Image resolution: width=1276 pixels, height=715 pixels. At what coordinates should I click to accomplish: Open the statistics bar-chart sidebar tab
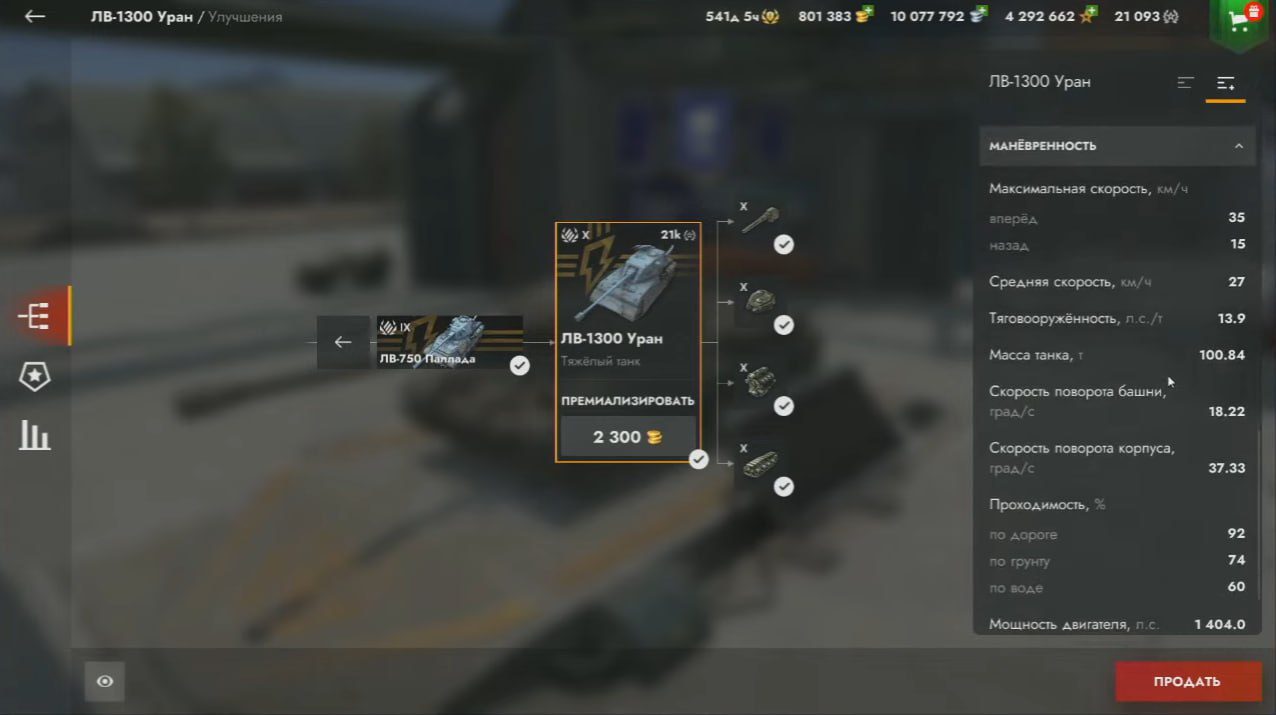tap(34, 435)
